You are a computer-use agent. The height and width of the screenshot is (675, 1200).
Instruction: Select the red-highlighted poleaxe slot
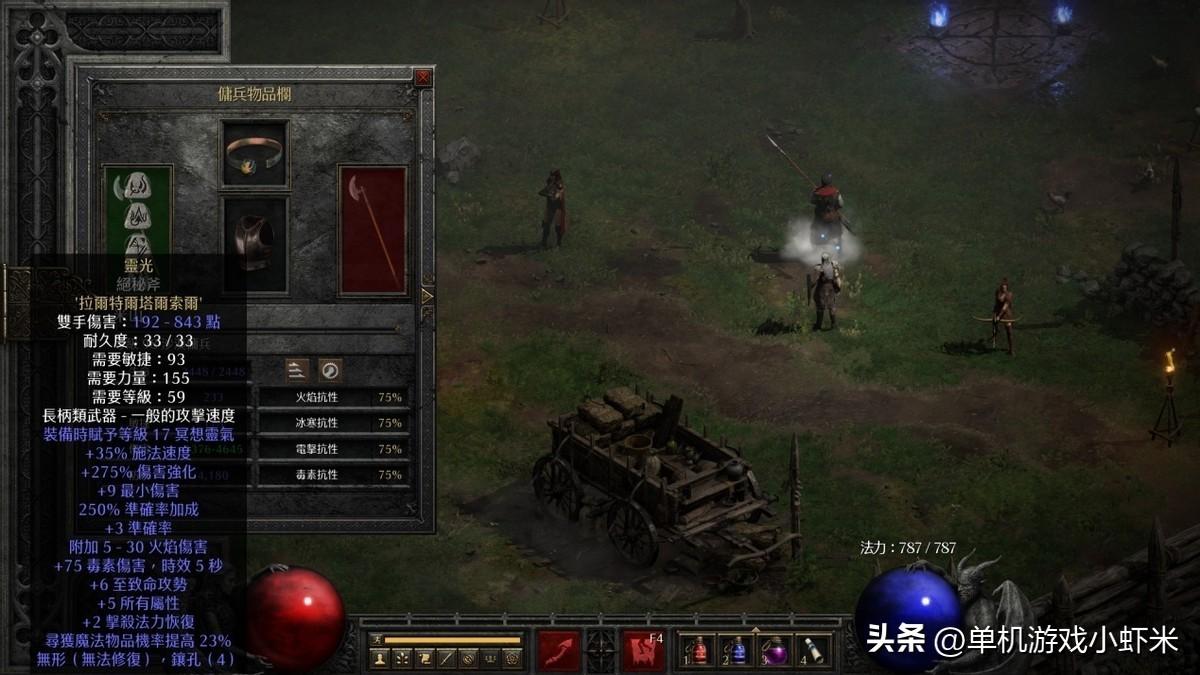tap(372, 230)
